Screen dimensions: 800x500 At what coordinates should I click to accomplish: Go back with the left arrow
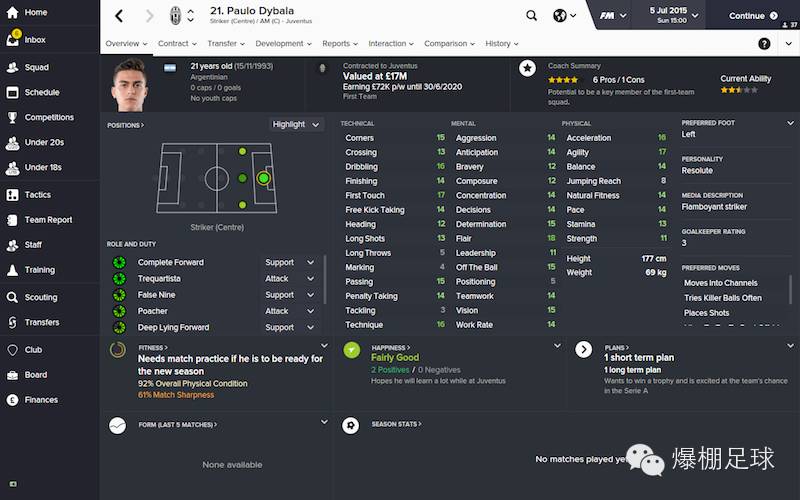[119, 16]
